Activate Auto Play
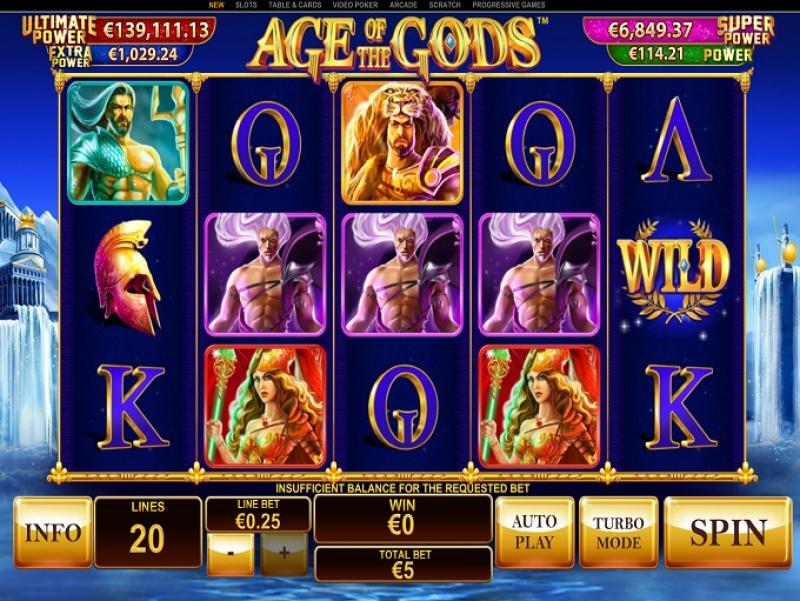The width and height of the screenshot is (800, 601). click(534, 532)
